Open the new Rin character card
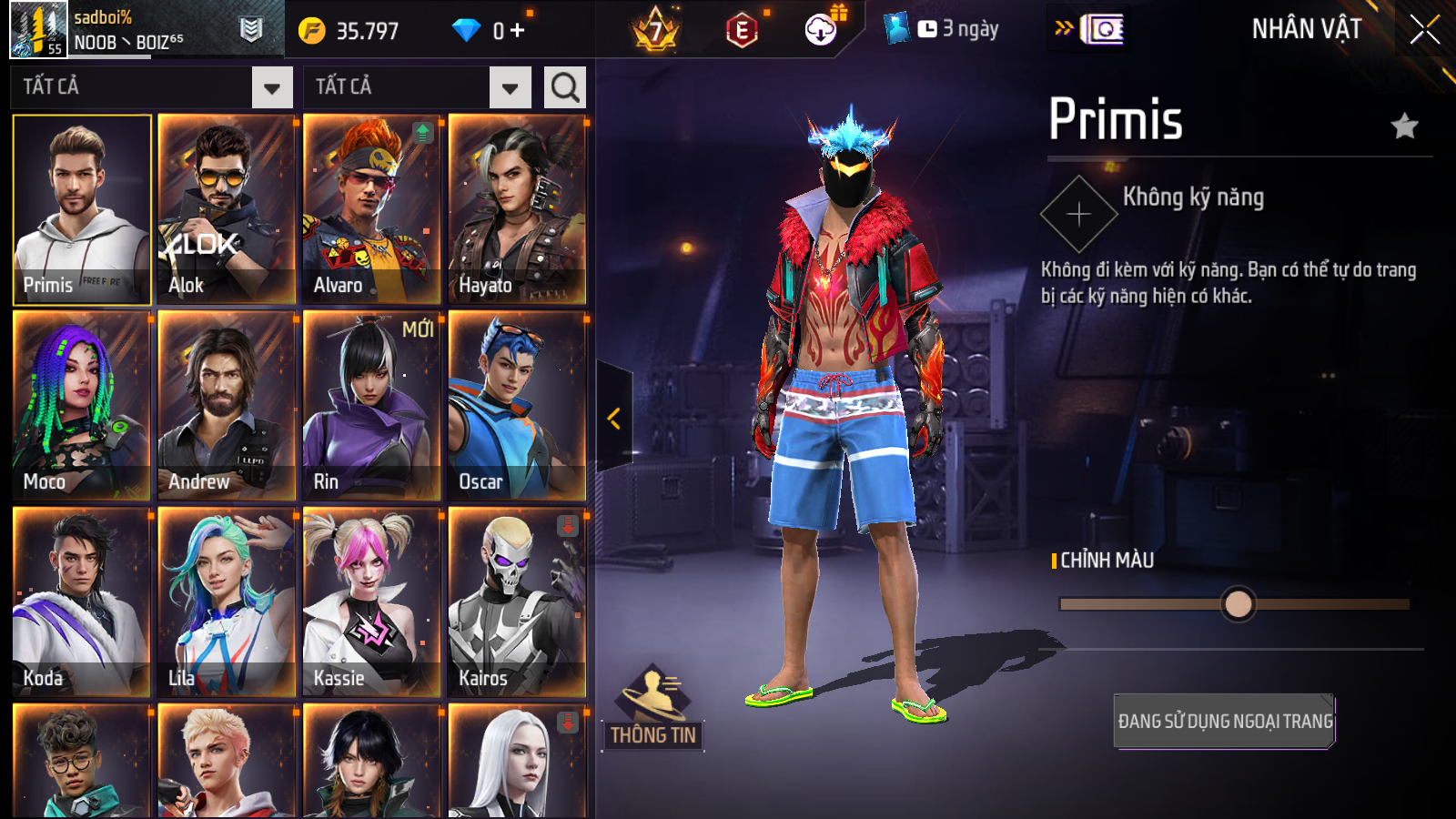This screenshot has width=1456, height=819. (371, 406)
